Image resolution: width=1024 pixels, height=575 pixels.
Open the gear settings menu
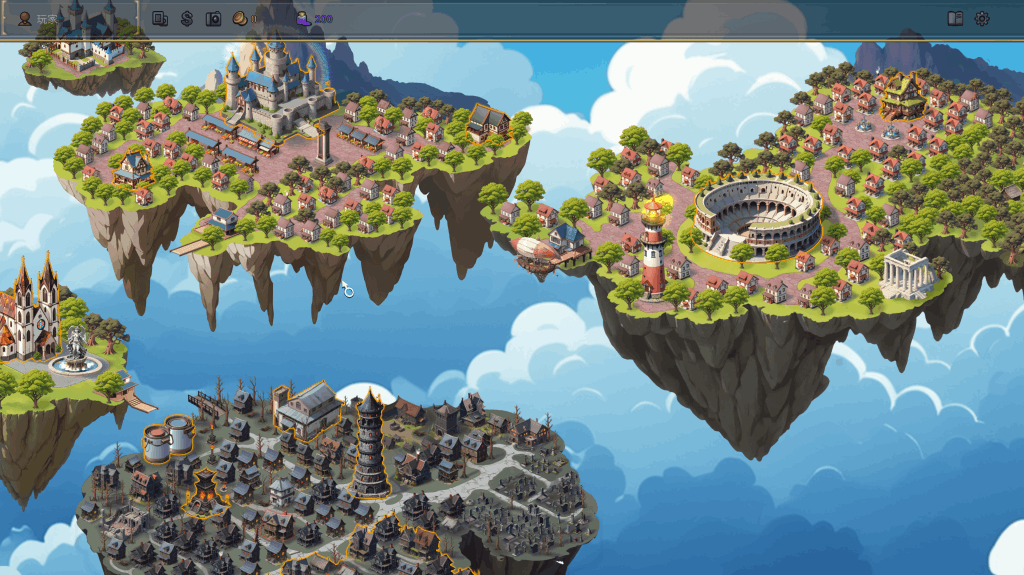click(x=982, y=18)
